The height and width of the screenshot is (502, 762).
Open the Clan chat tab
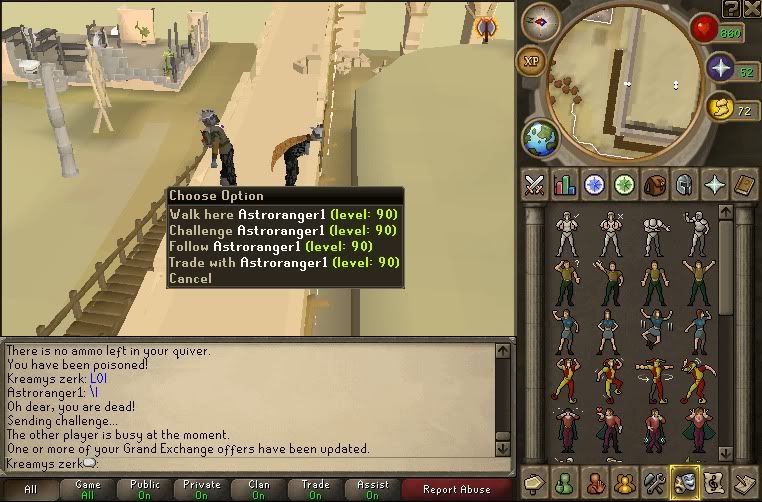point(259,489)
